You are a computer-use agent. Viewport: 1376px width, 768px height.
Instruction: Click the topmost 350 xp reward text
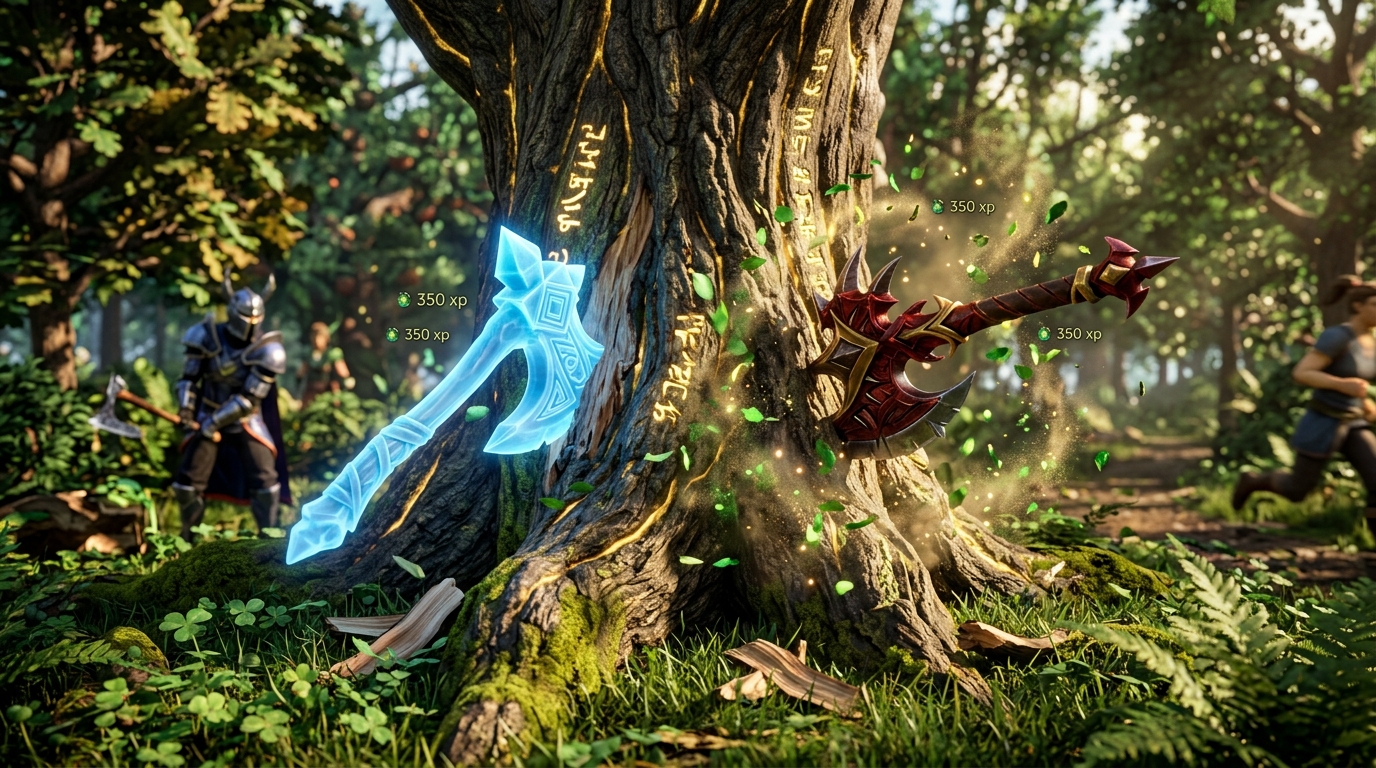point(972,207)
